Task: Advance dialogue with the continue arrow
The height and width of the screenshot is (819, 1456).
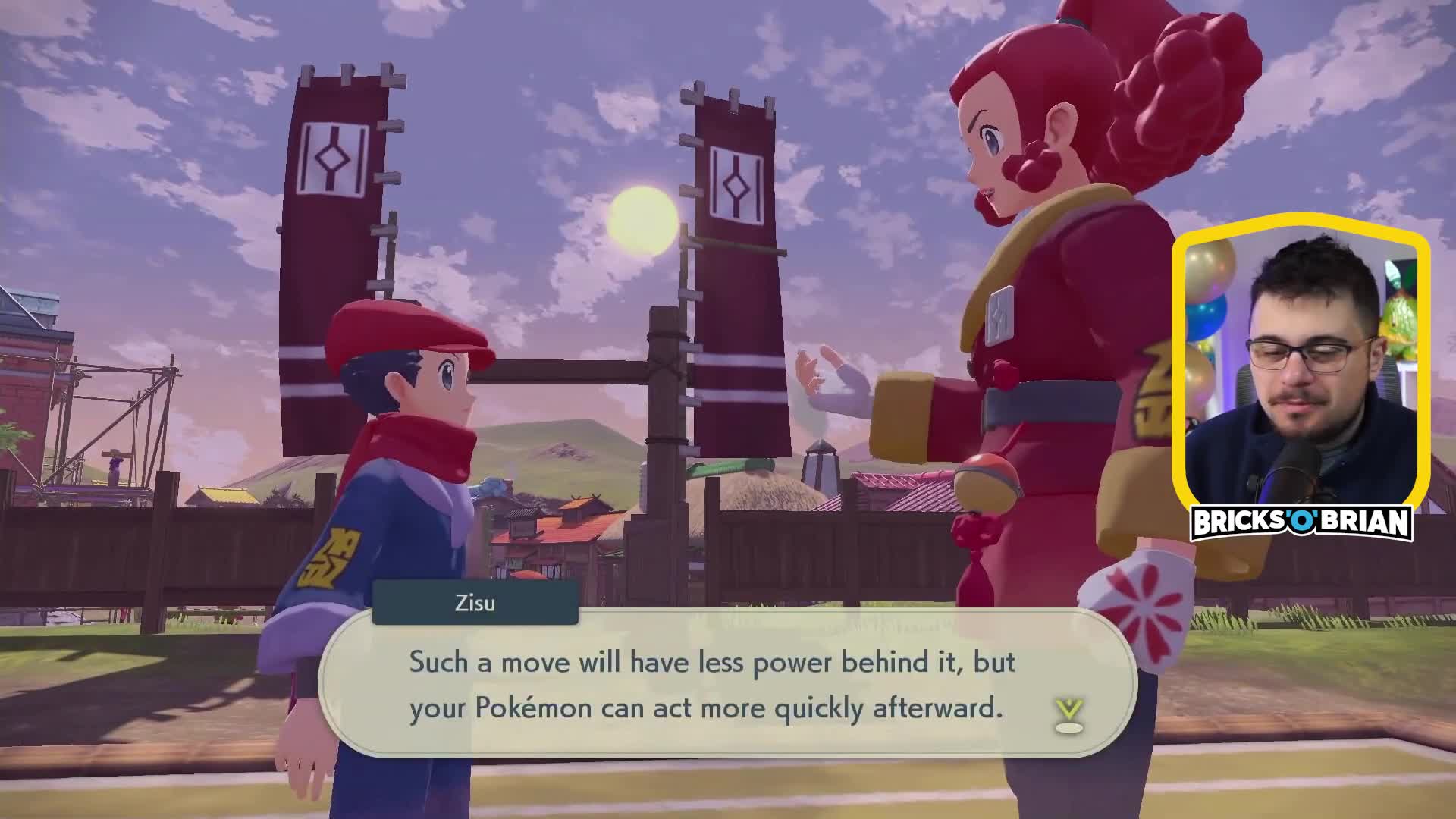Action: point(1068,715)
